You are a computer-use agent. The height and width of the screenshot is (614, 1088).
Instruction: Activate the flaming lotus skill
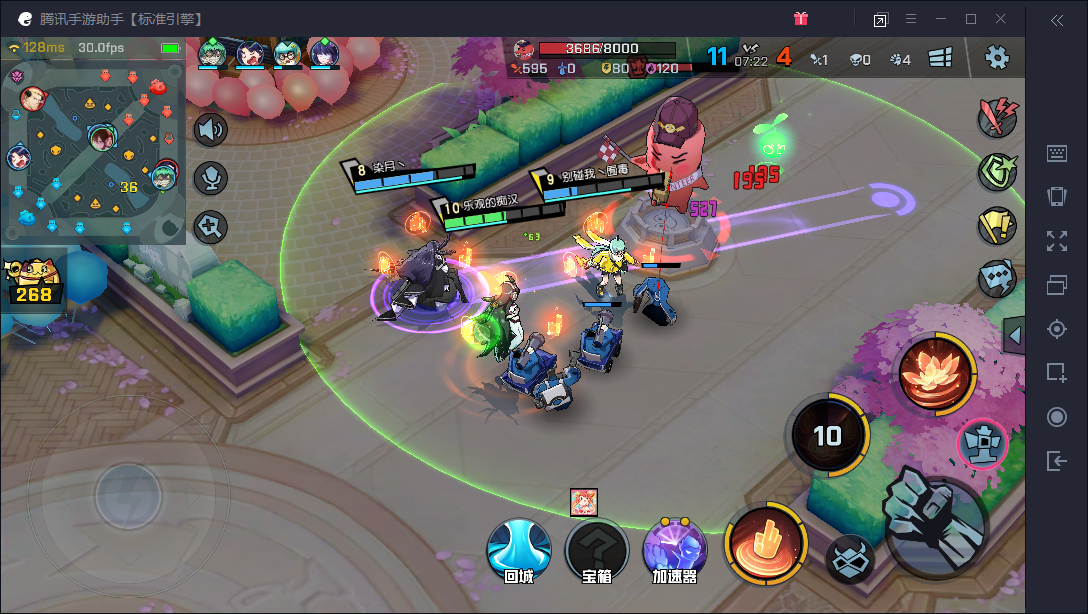coord(936,372)
